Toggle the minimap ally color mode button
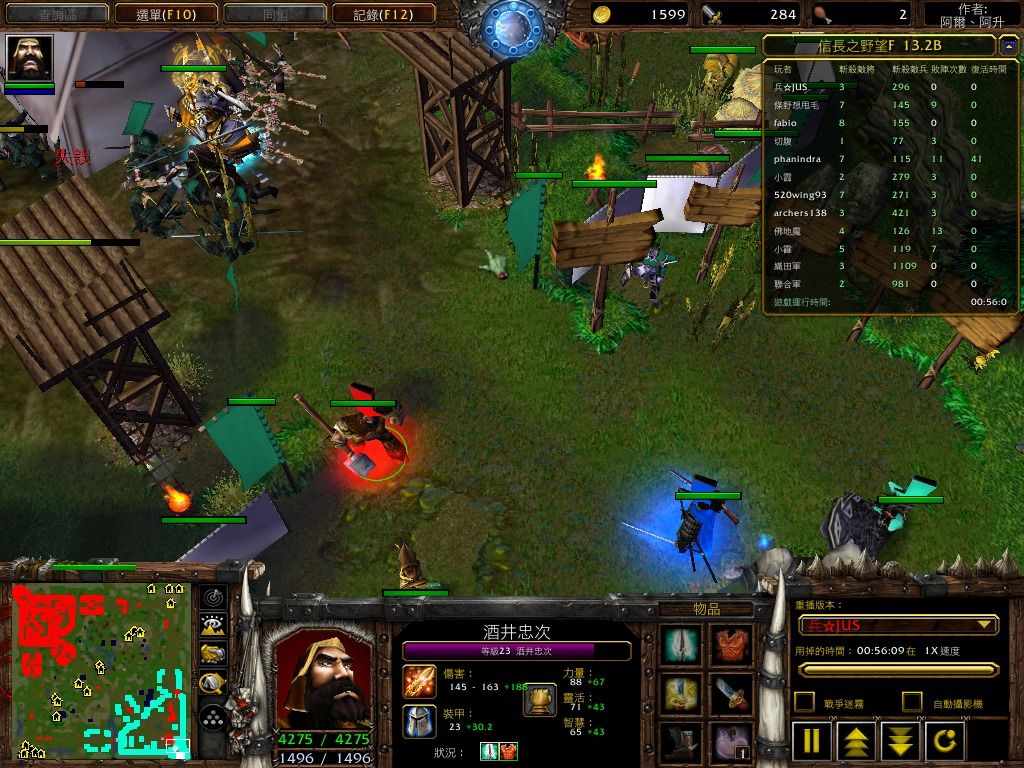Screen dimensions: 1024x768 point(212,655)
